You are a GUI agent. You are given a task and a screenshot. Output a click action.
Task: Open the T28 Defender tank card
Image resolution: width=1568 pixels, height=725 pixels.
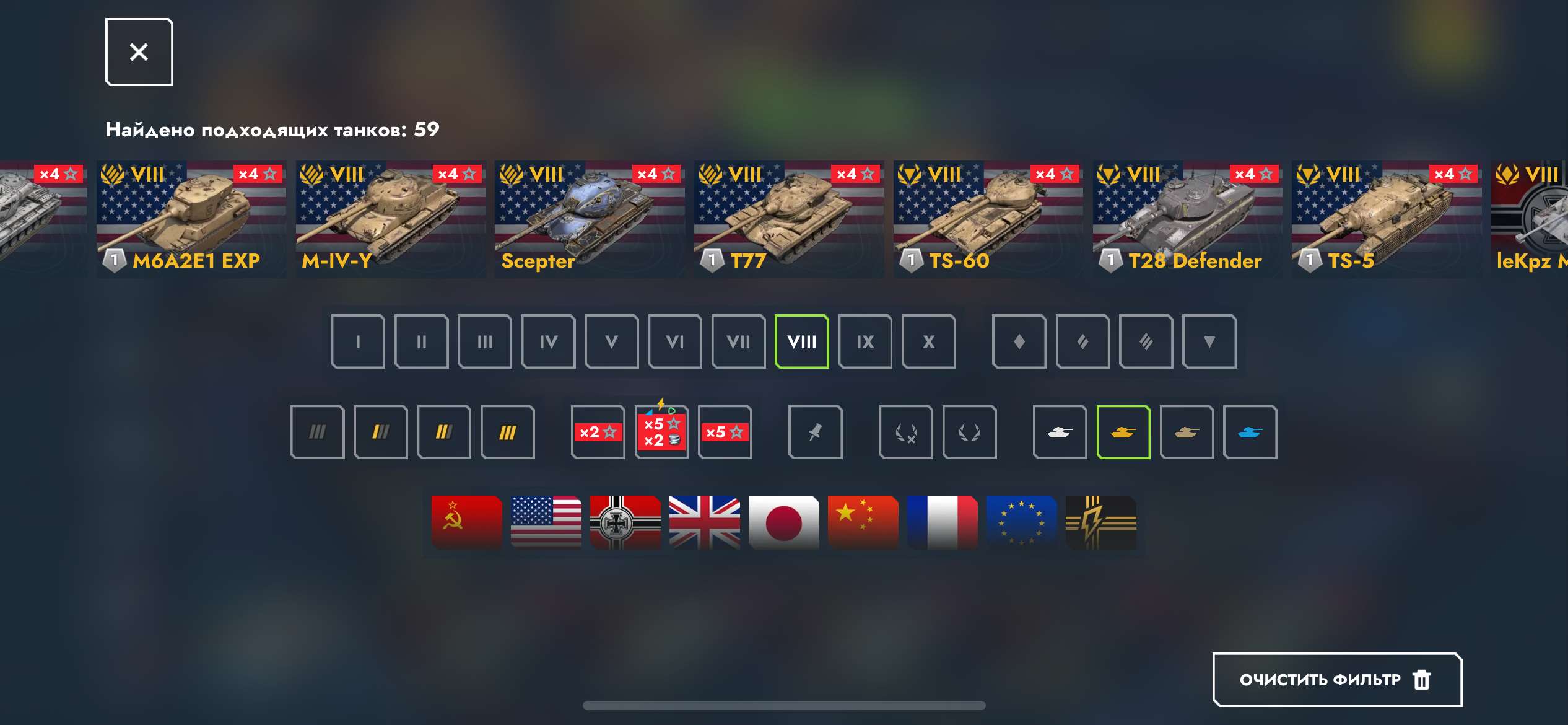pyautogui.click(x=1187, y=217)
